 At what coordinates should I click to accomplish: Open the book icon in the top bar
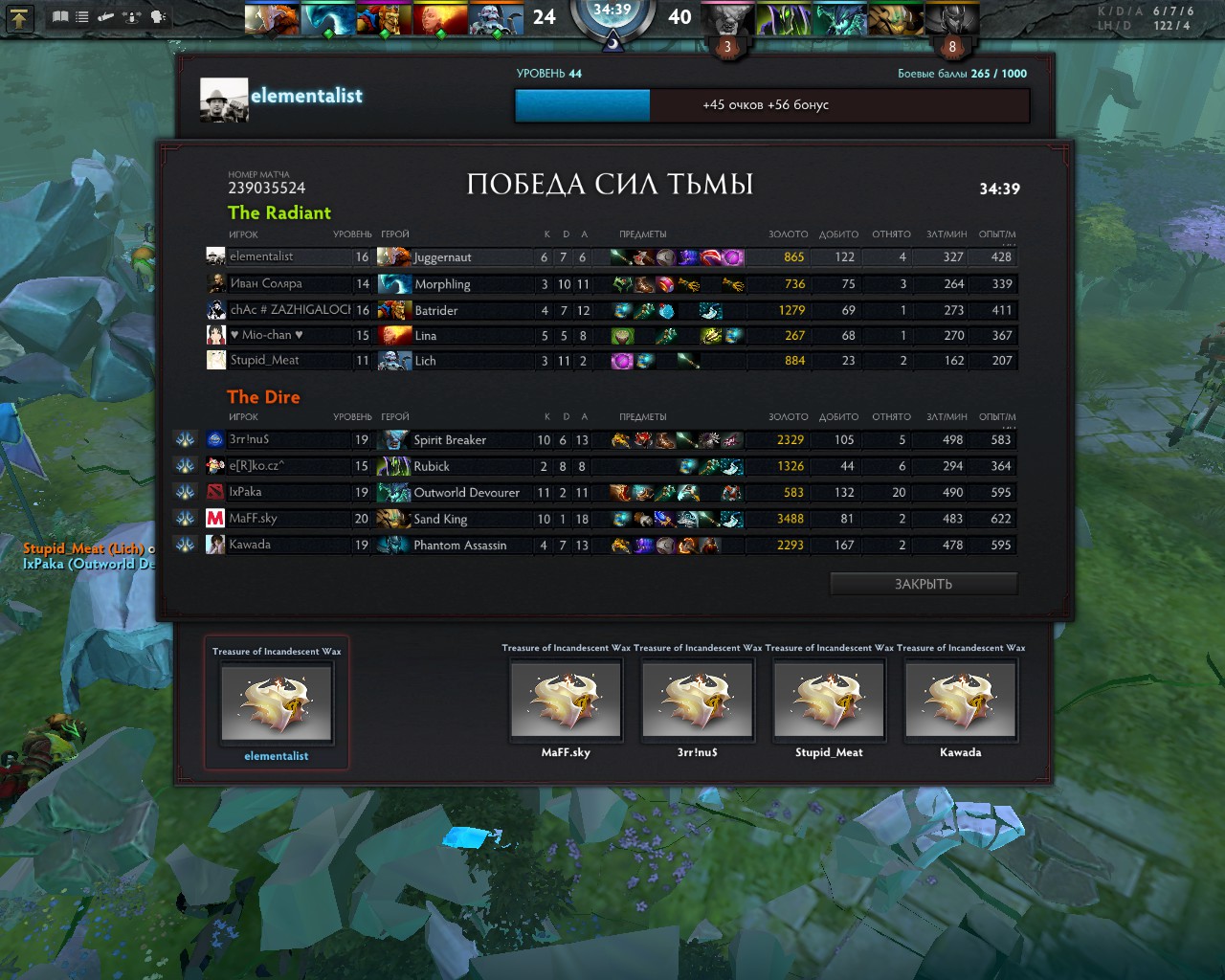pyautogui.click(x=60, y=17)
